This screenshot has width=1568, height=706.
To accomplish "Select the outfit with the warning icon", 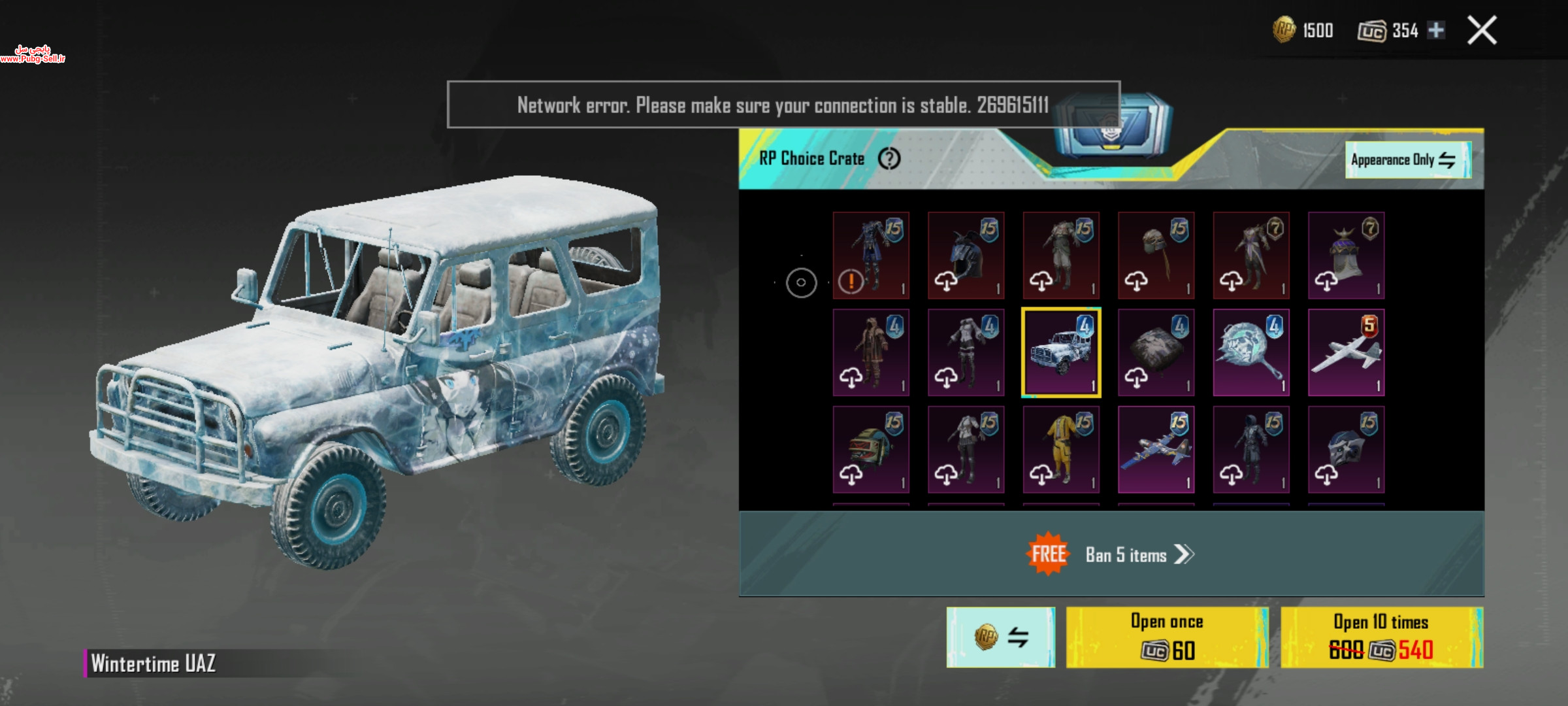I will pyautogui.click(x=871, y=256).
